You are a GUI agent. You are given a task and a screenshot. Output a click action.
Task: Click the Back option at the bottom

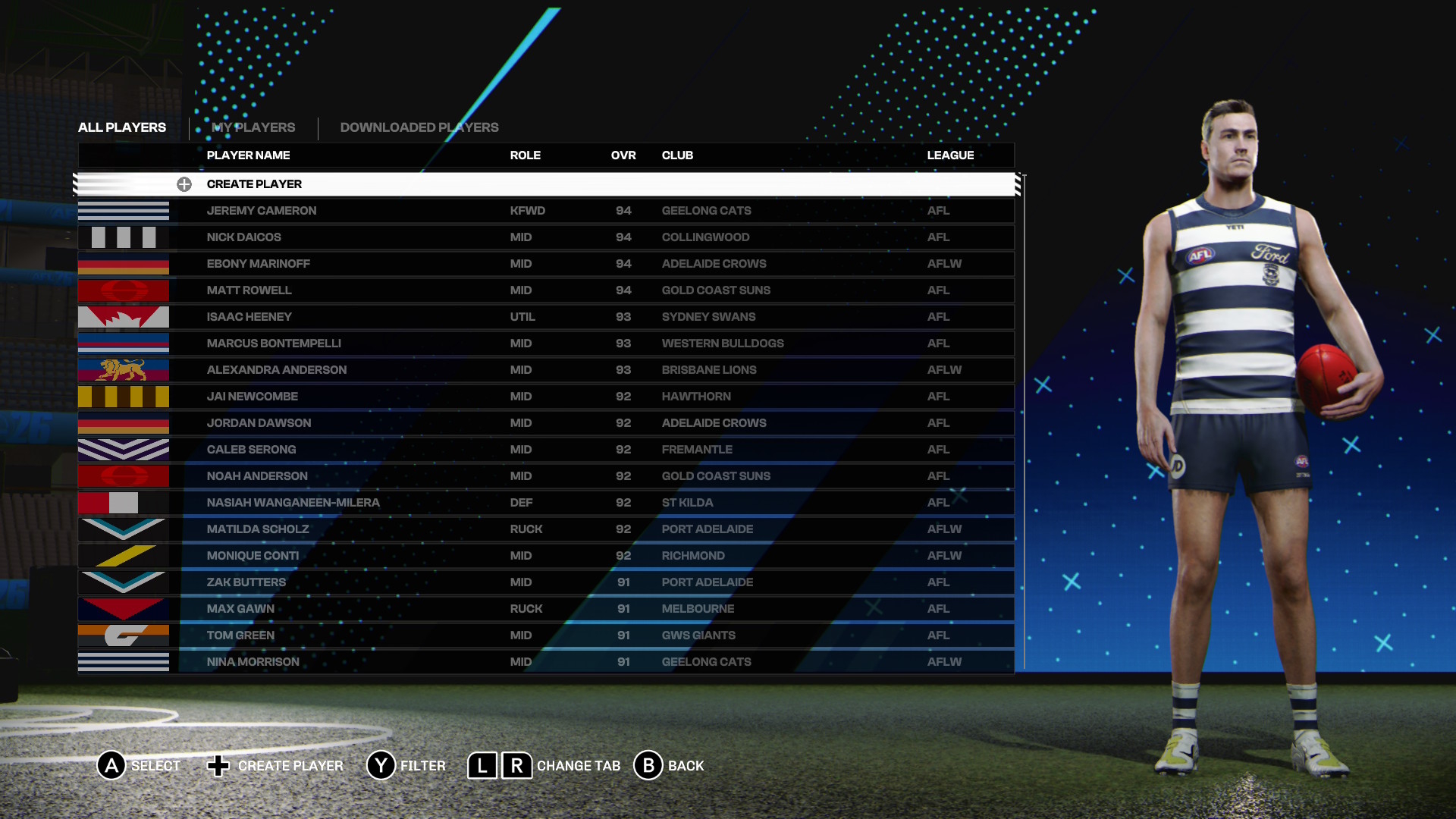[669, 766]
